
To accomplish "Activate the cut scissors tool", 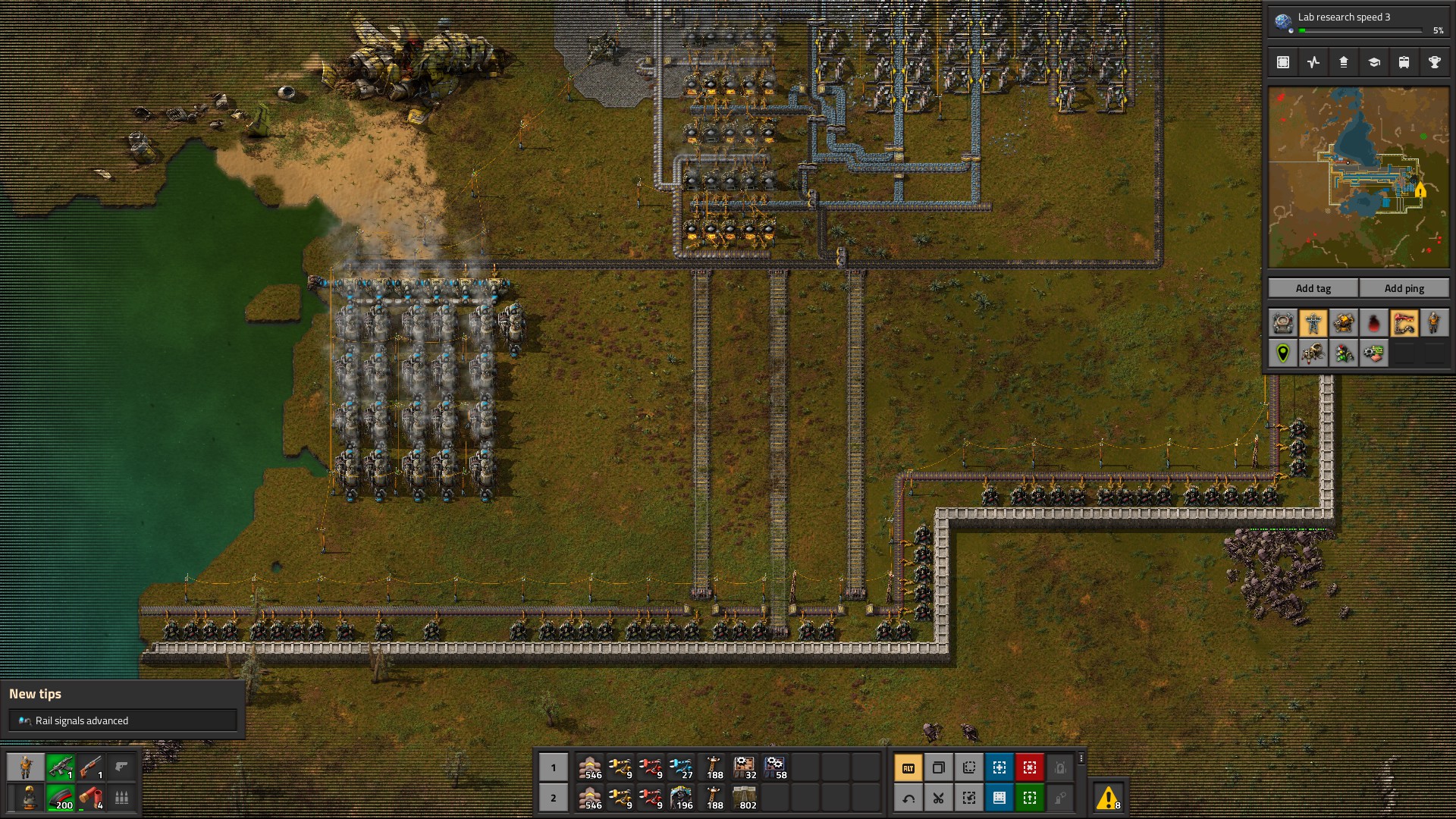I will click(x=938, y=798).
